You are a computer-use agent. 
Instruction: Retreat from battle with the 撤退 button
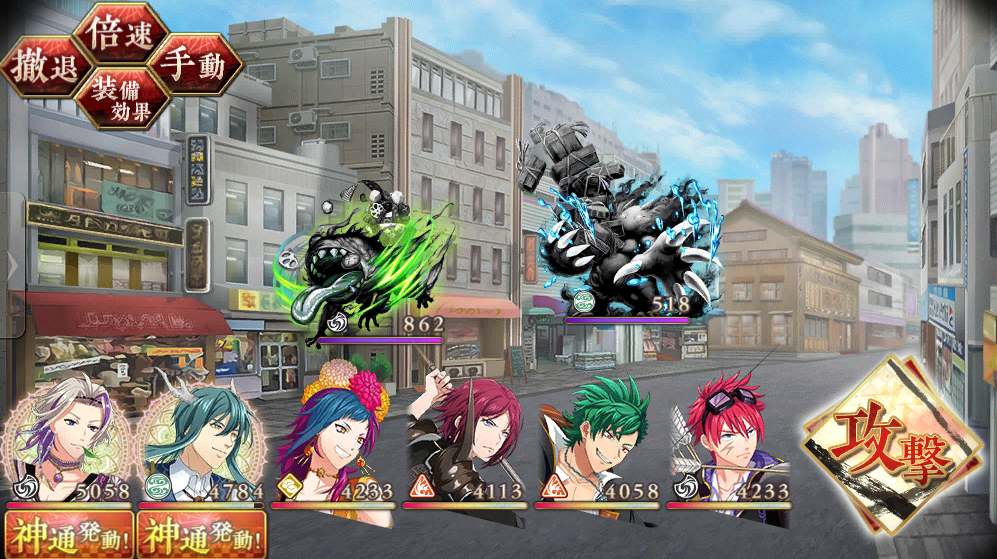coord(44,68)
